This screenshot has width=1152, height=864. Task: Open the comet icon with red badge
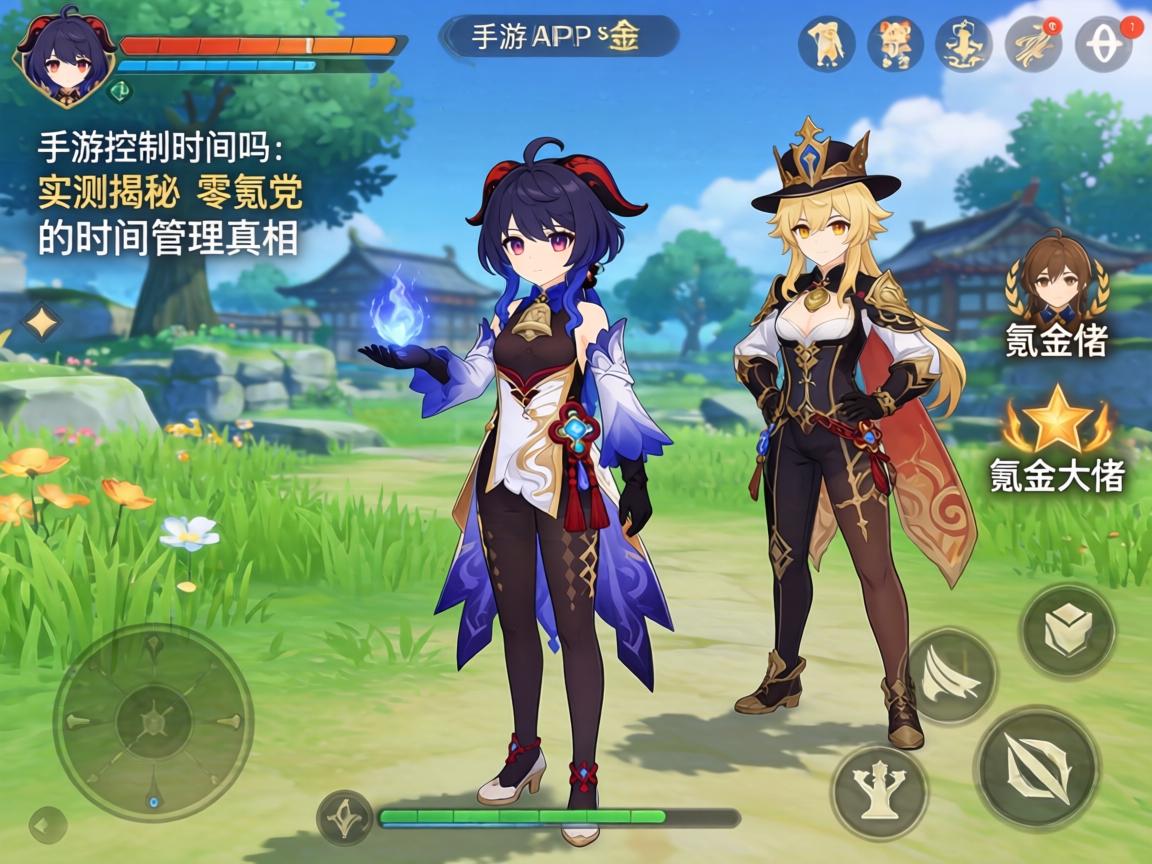coord(1033,44)
